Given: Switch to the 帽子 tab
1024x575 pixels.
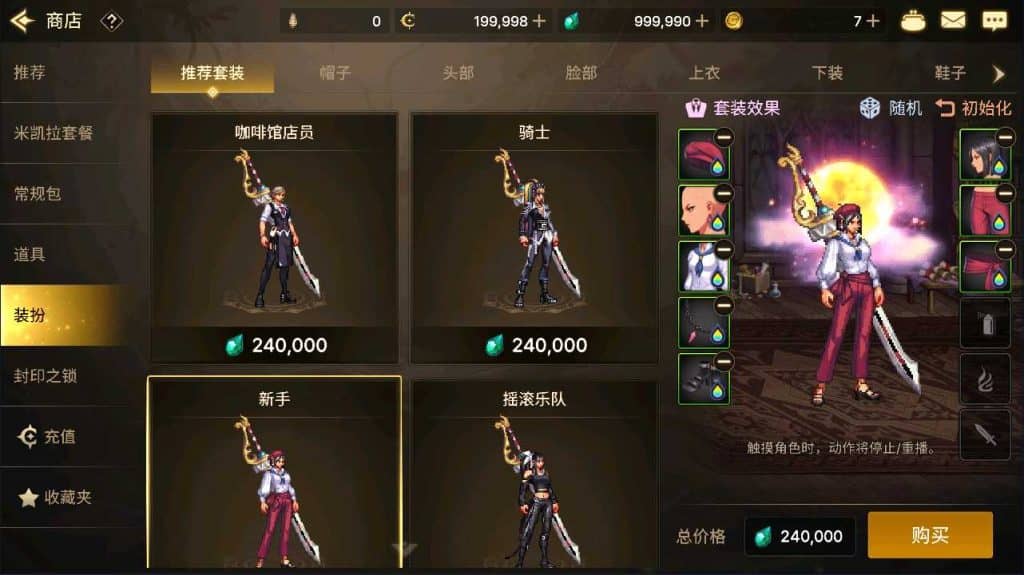Looking at the screenshot, I should coord(335,73).
